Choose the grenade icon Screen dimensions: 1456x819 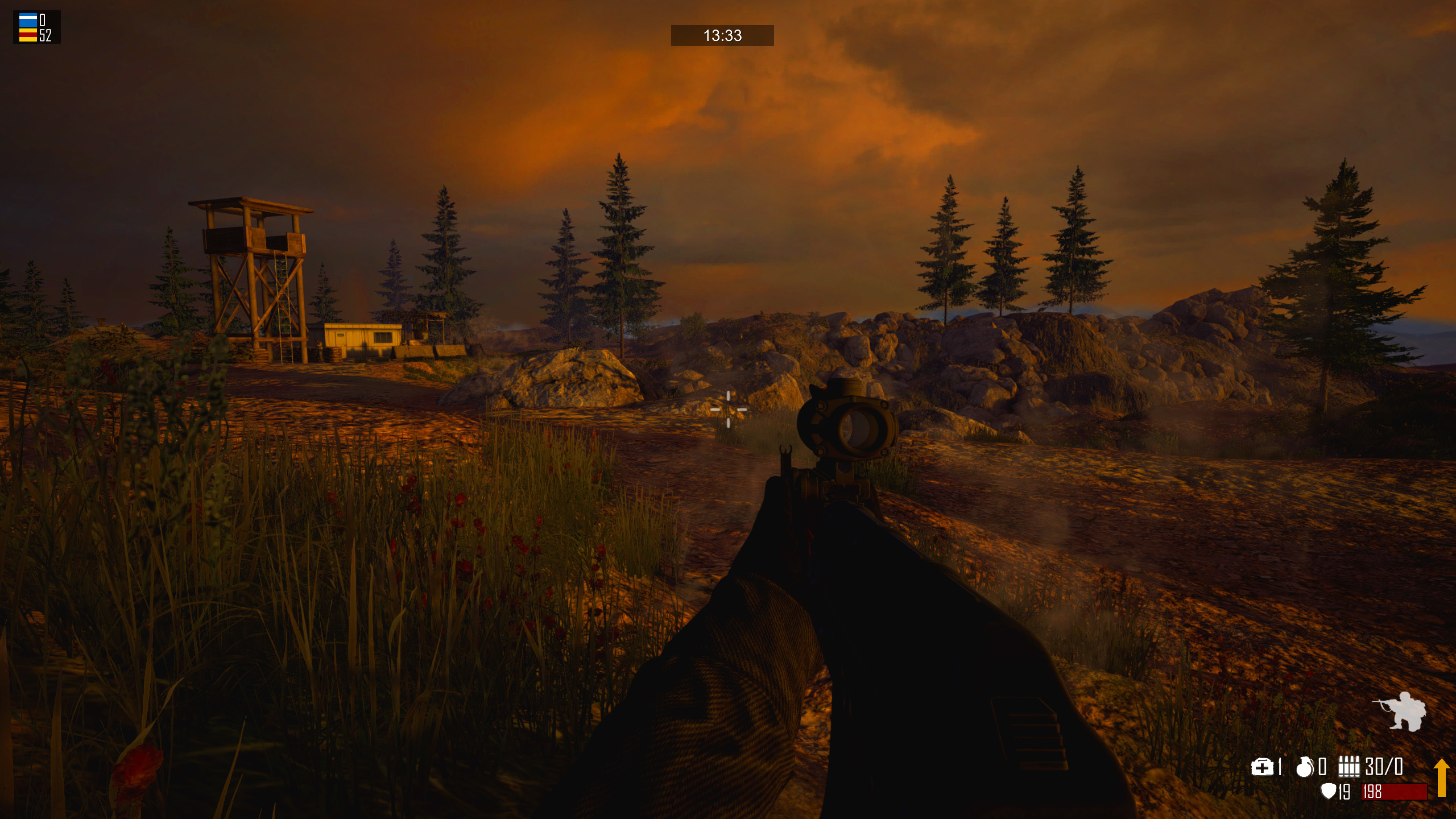[1304, 767]
